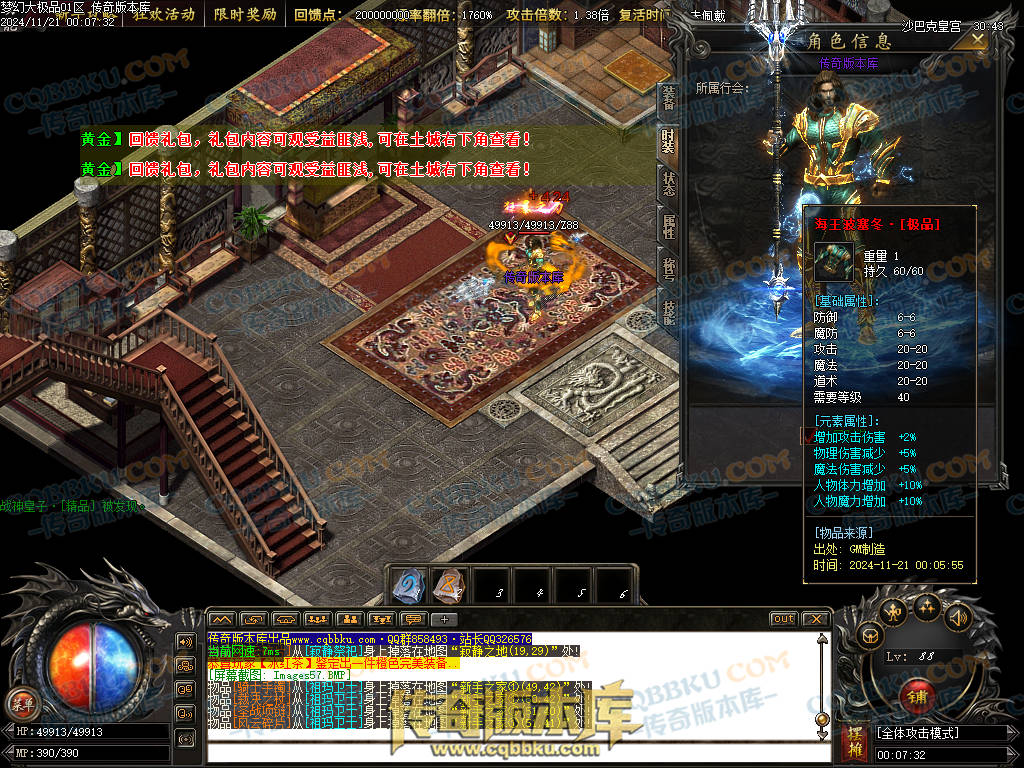Close the chat window with its X button
This screenshot has width=1024, height=768.
pyautogui.click(x=816, y=619)
